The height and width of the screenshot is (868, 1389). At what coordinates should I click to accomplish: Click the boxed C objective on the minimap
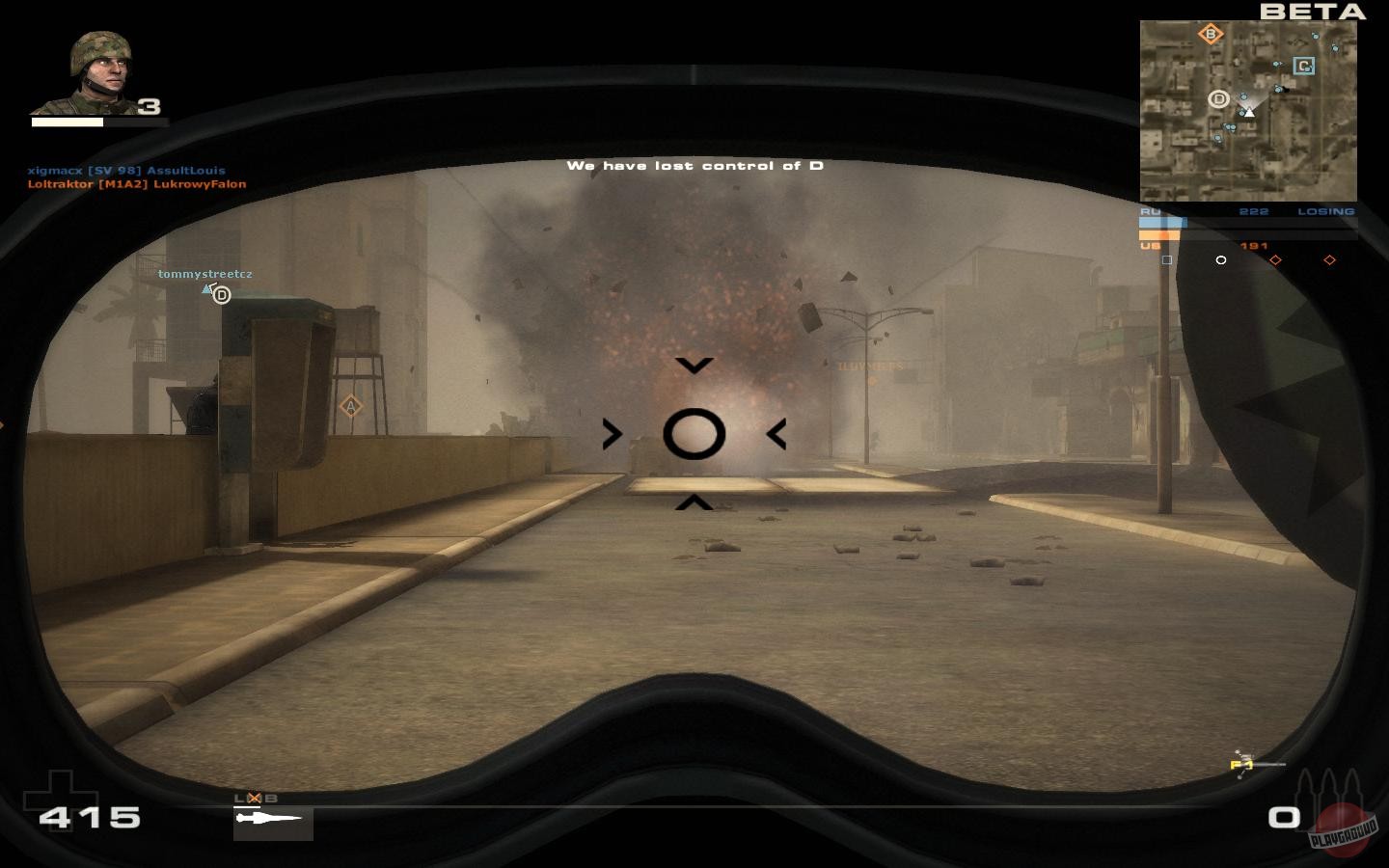click(x=1304, y=66)
